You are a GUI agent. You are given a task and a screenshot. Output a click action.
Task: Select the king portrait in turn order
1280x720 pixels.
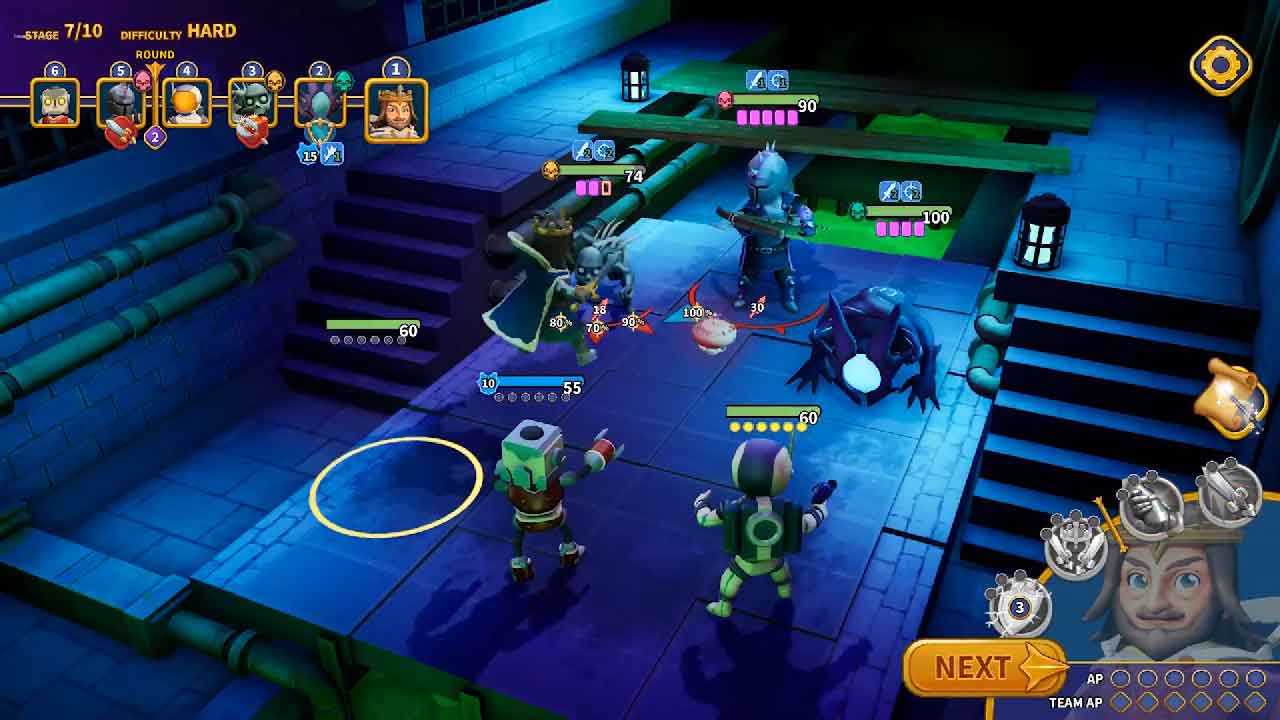(x=396, y=110)
